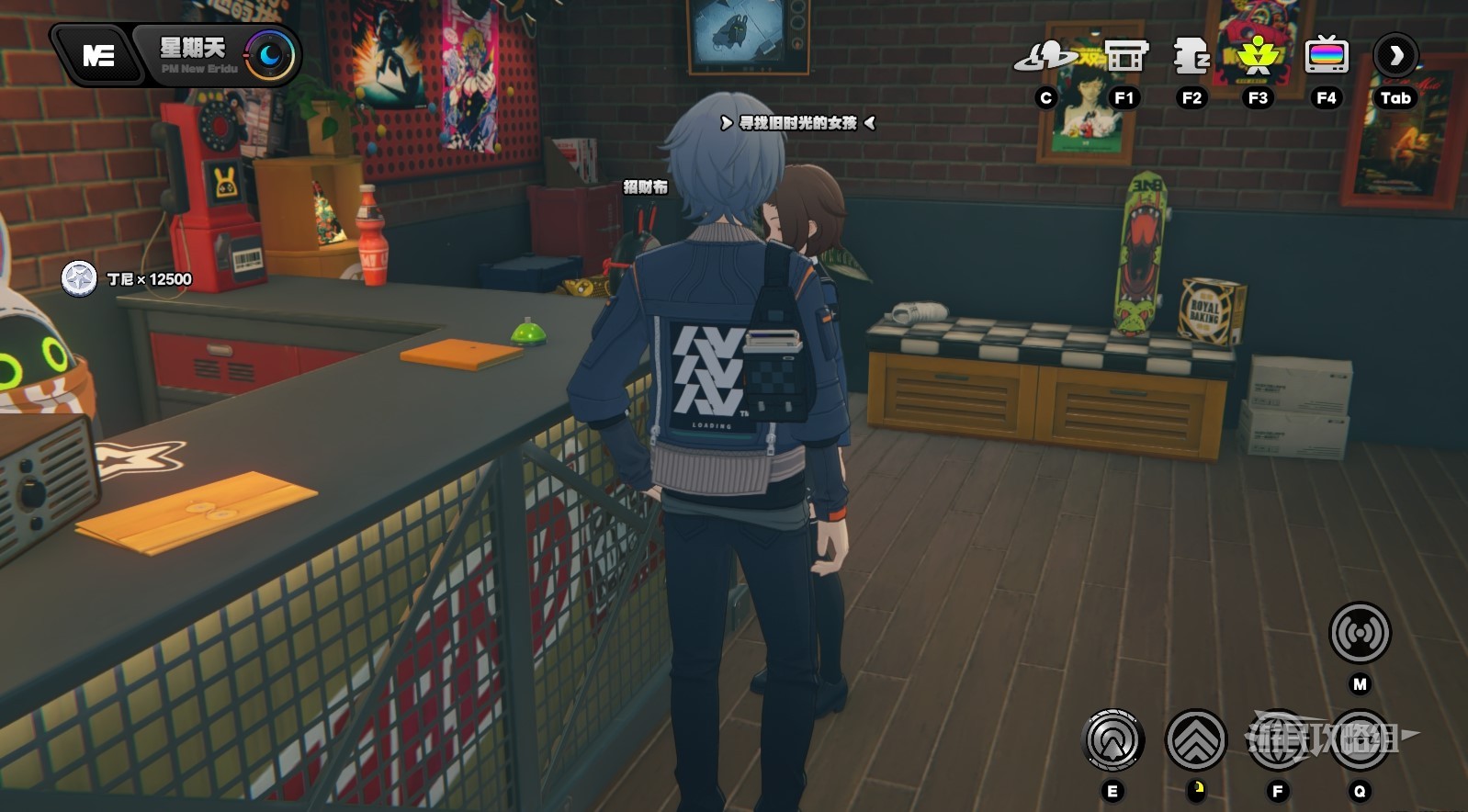Open the ME main menu button

tap(98, 56)
